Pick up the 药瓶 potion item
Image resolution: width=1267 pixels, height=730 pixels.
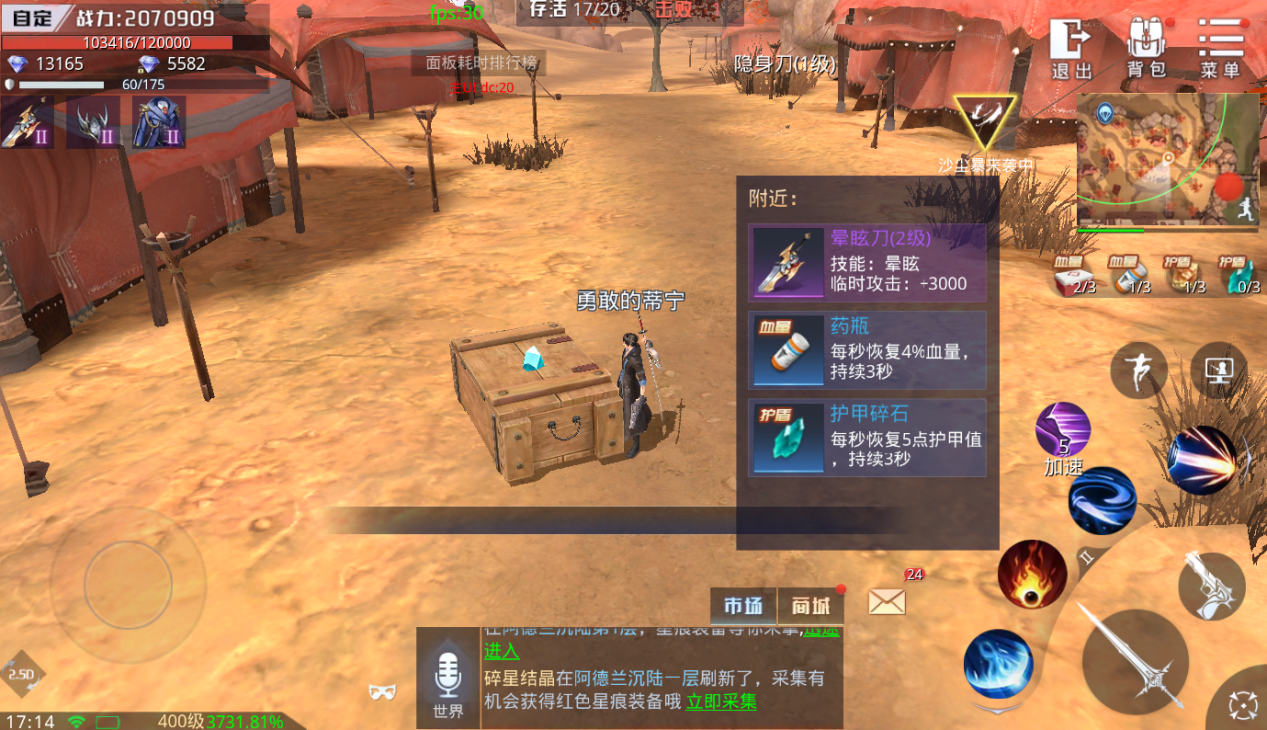pos(867,350)
